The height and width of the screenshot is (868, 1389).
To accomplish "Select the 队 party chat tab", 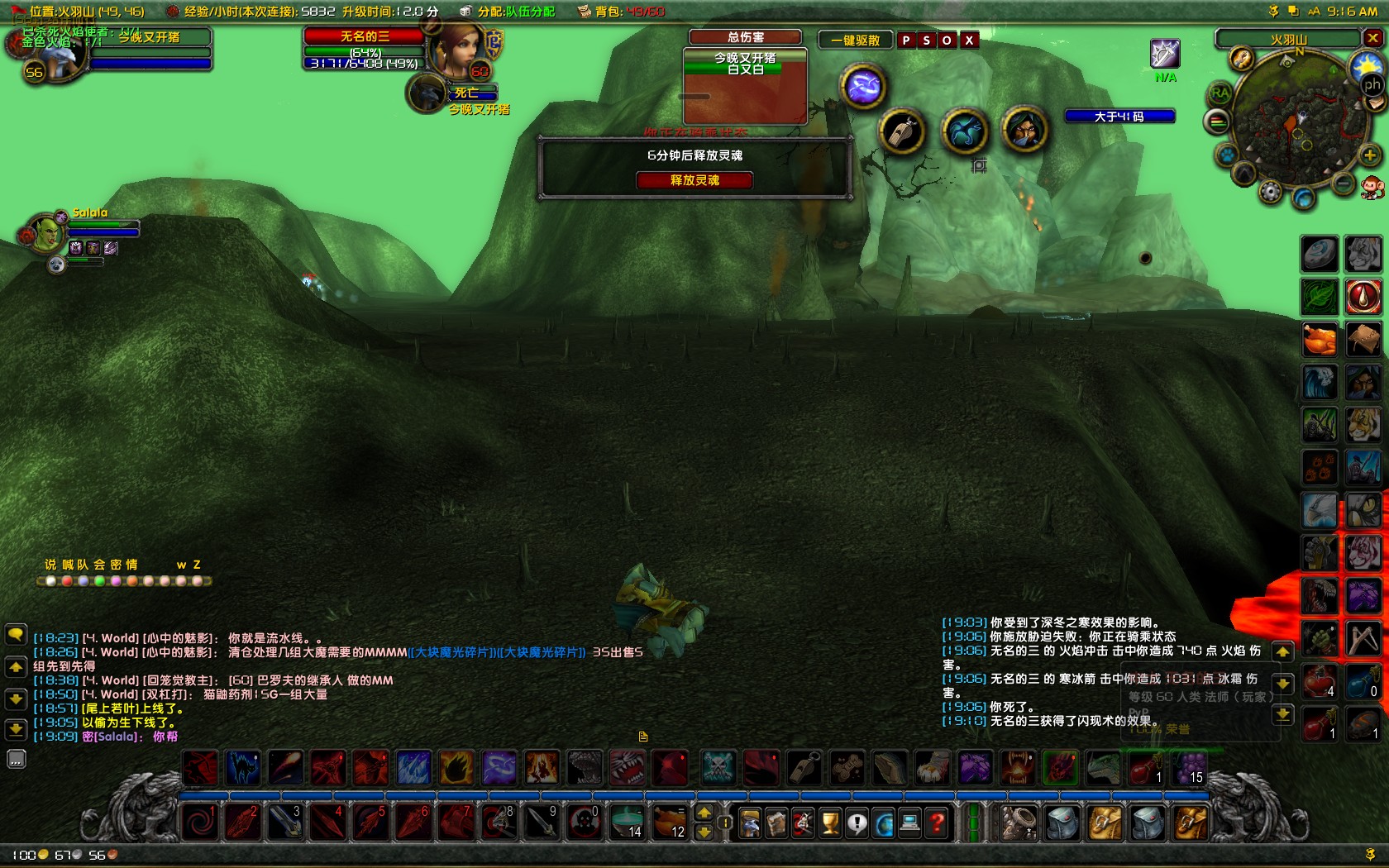I will point(86,565).
